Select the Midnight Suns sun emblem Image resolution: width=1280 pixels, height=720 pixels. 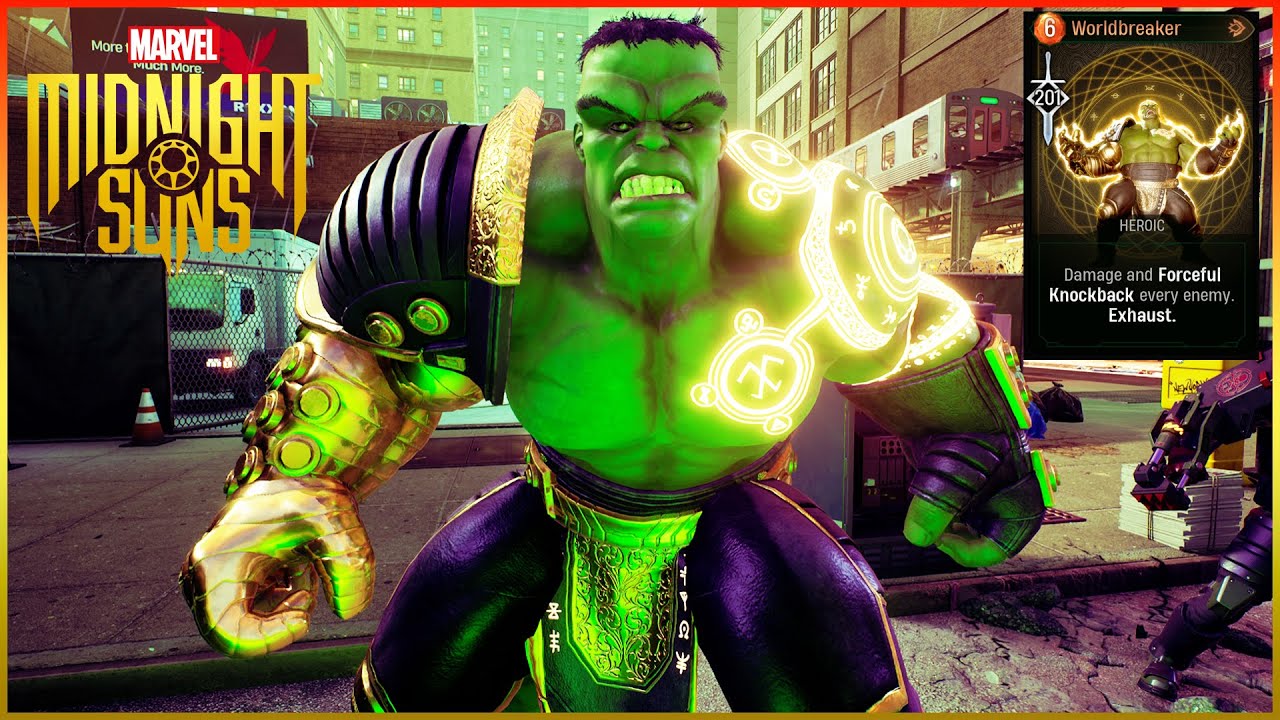tap(172, 164)
